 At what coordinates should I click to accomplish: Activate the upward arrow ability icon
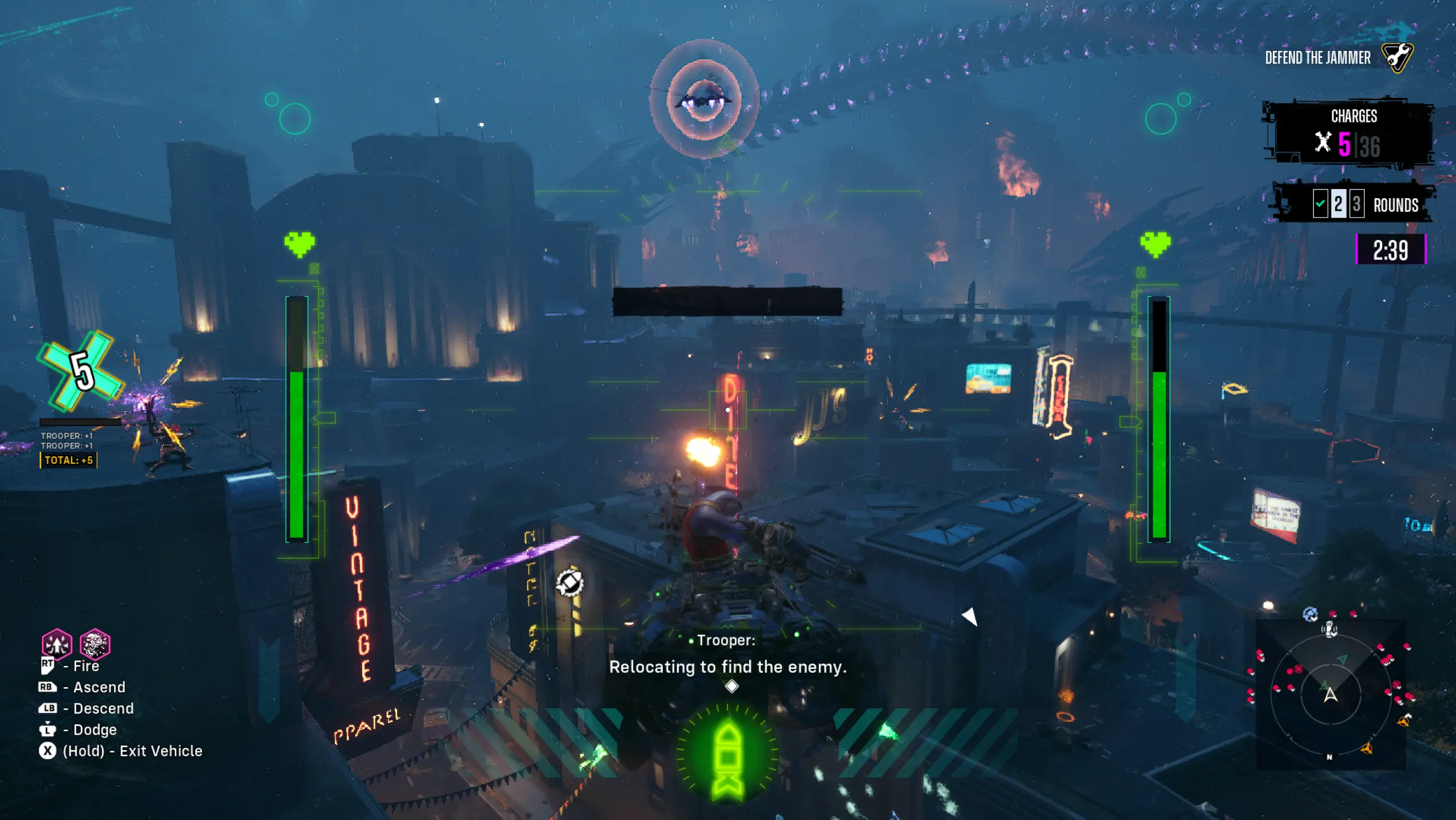click(57, 644)
